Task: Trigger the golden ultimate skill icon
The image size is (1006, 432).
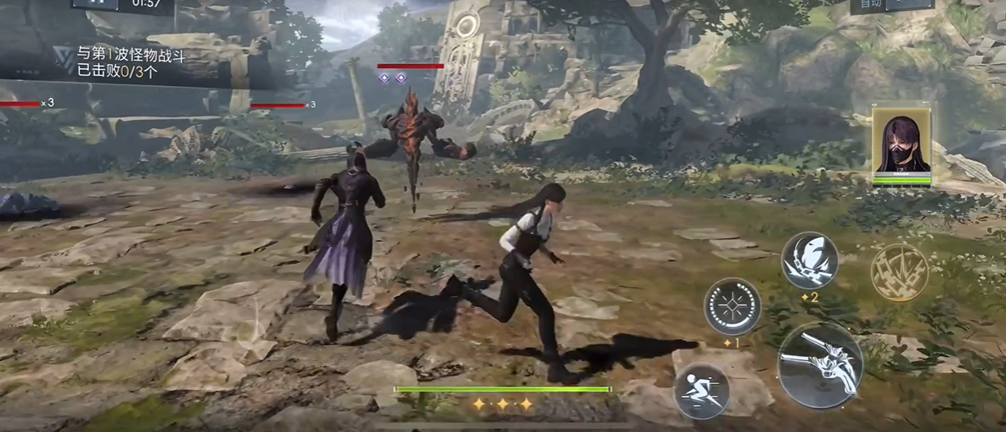Action: 899,272
